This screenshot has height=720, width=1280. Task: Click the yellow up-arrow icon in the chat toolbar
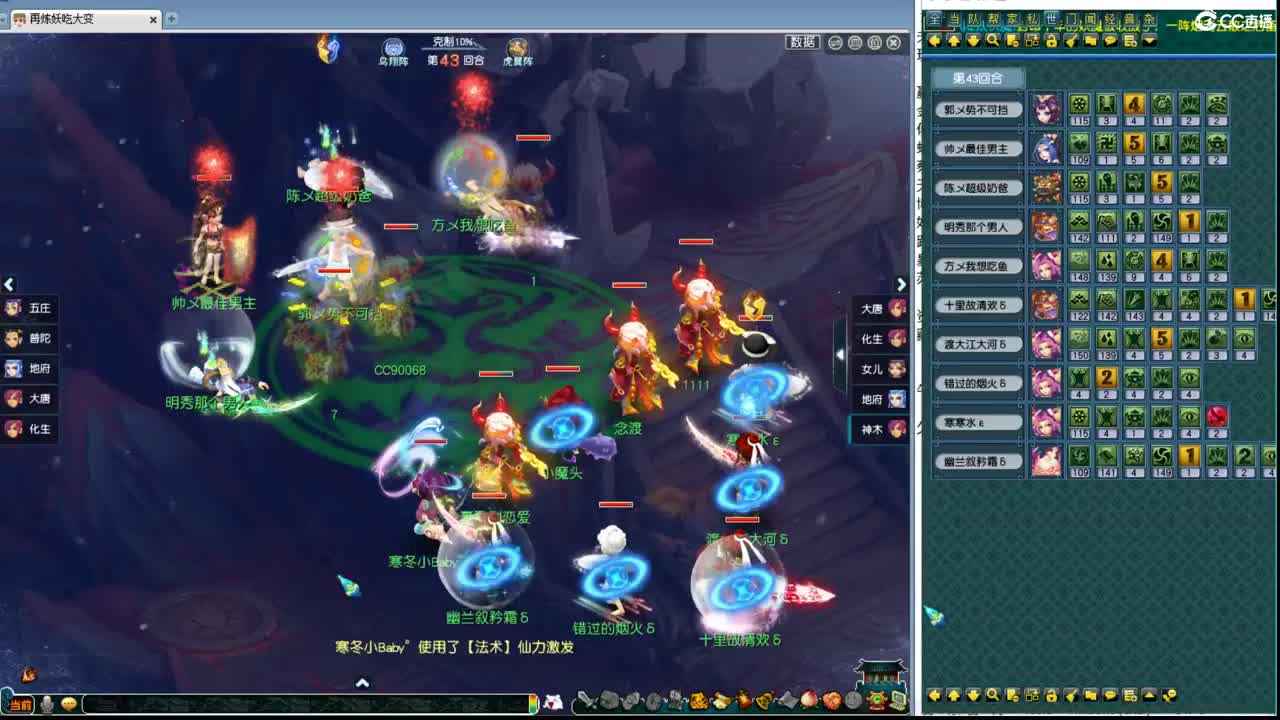click(x=954, y=42)
